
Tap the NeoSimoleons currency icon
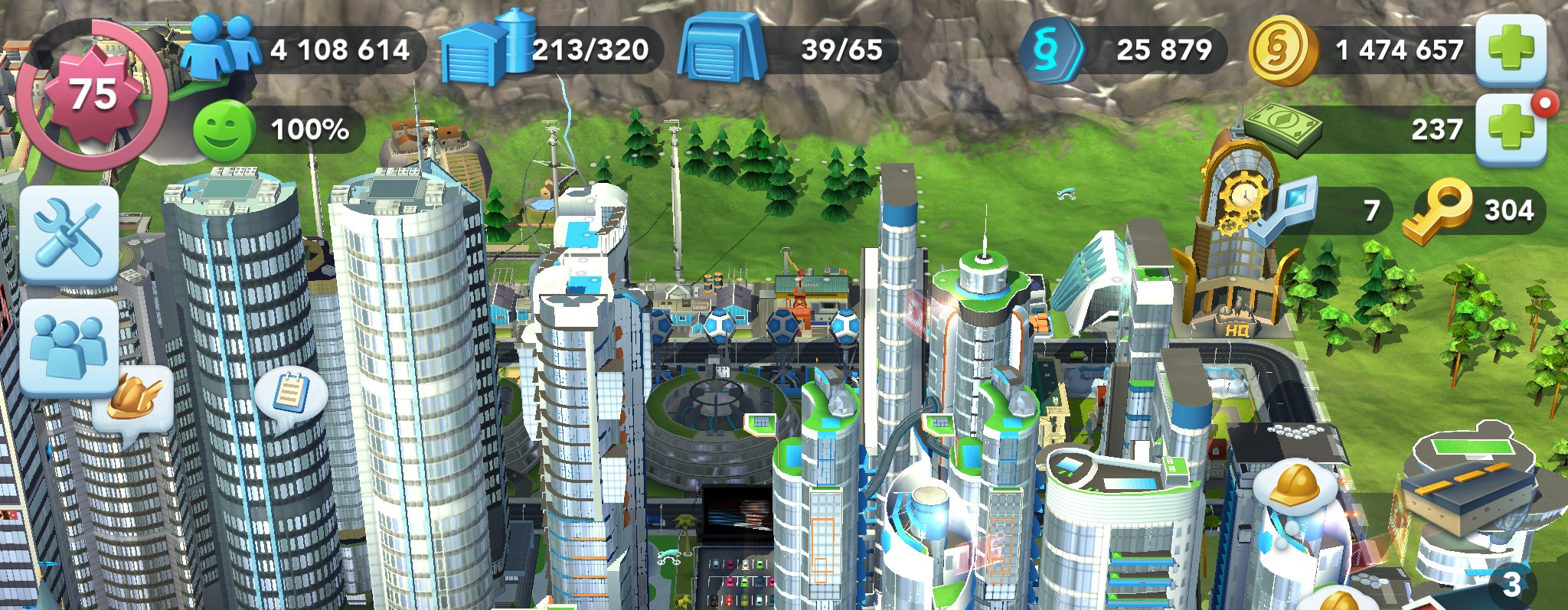[1050, 50]
